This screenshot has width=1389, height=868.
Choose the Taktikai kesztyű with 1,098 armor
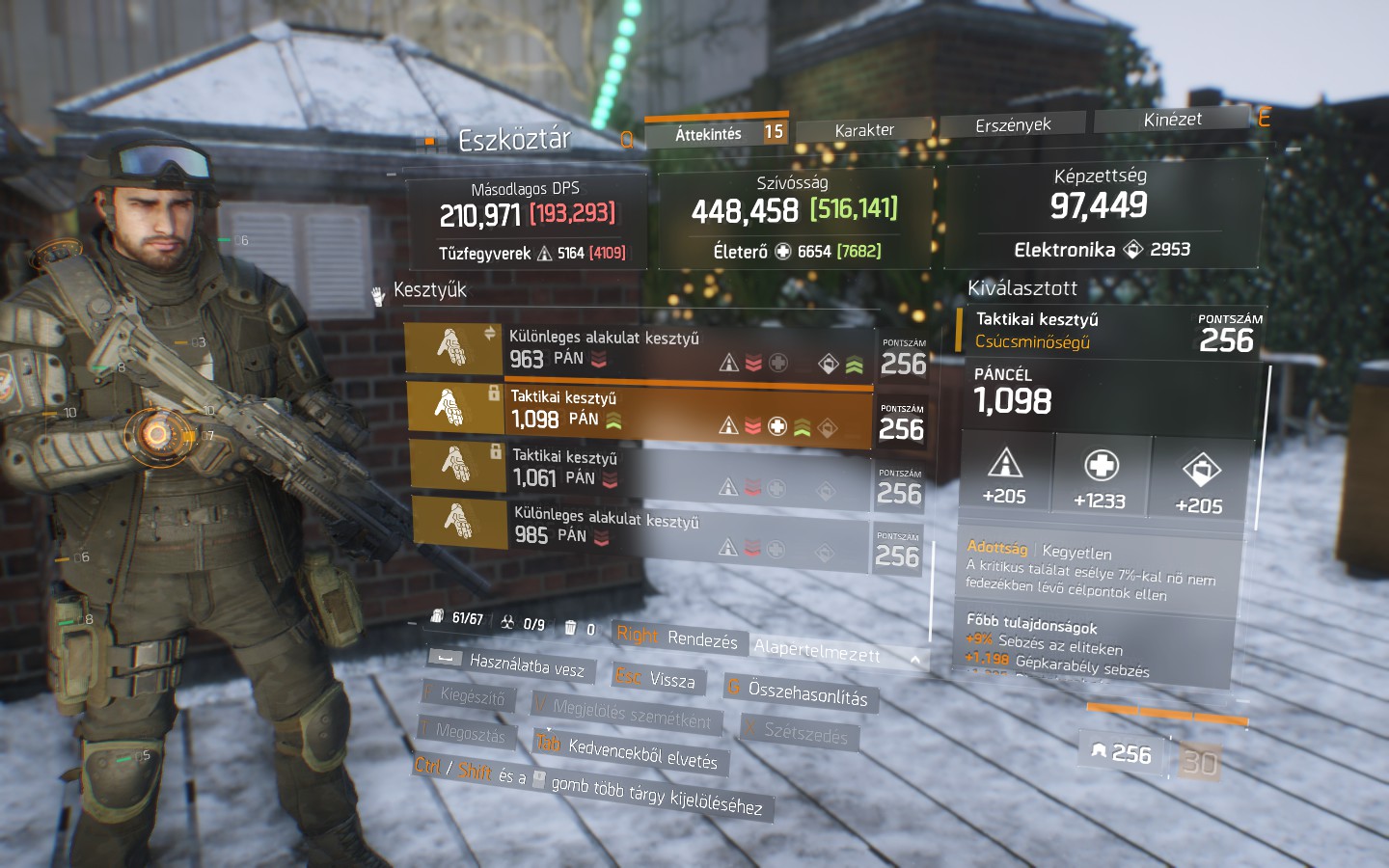pyautogui.click(x=639, y=410)
